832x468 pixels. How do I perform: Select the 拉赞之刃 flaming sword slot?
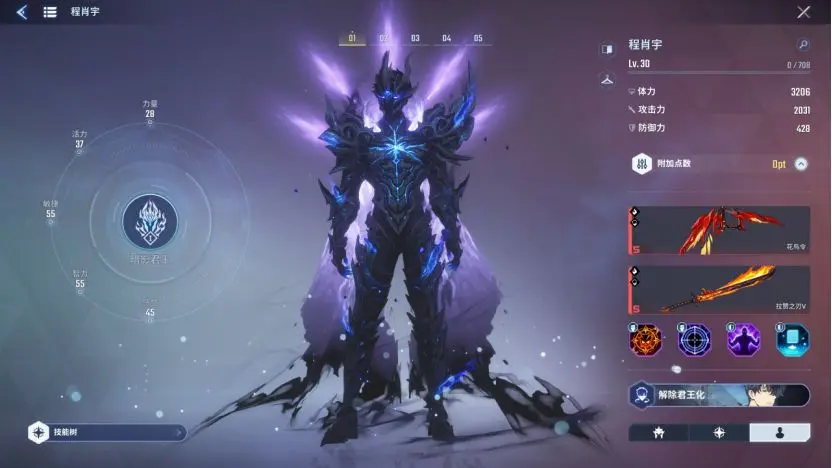(x=719, y=289)
